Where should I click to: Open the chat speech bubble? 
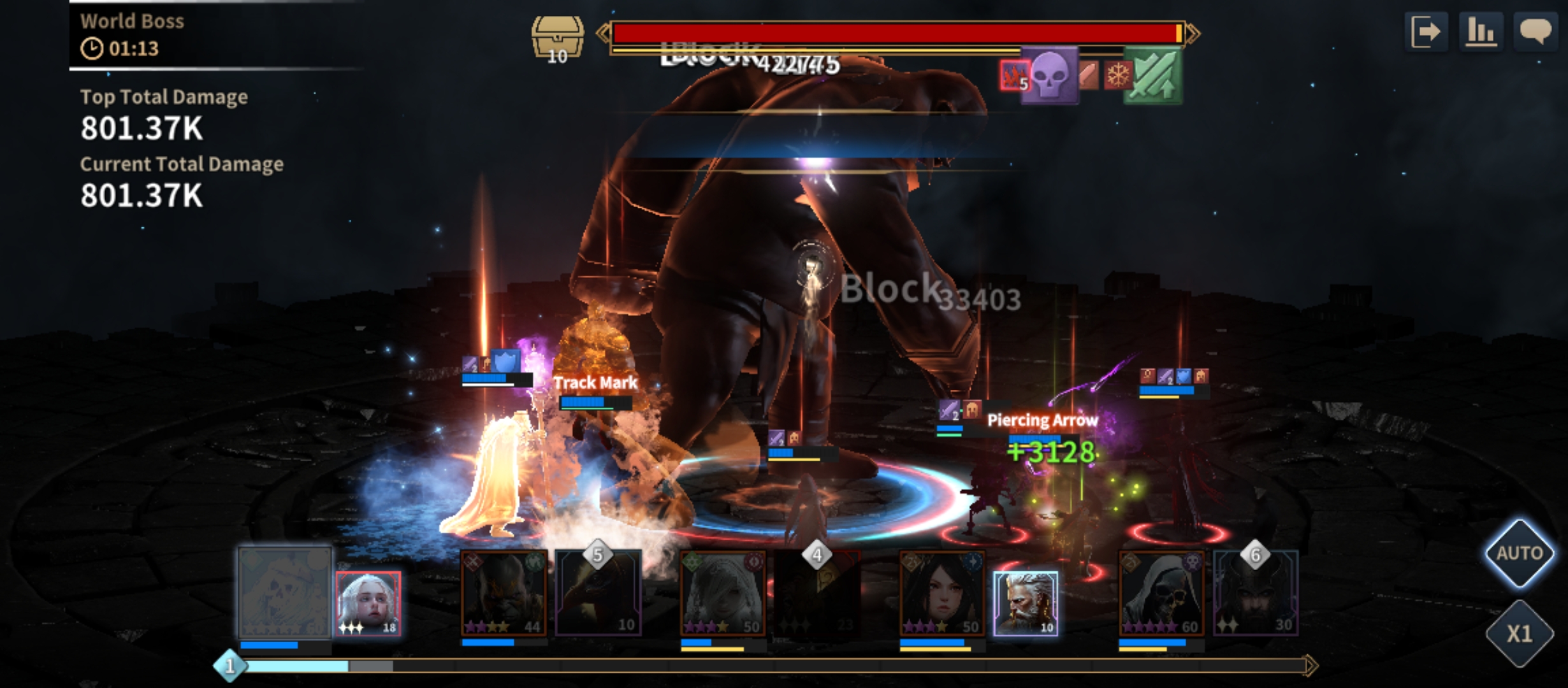pyautogui.click(x=1535, y=31)
